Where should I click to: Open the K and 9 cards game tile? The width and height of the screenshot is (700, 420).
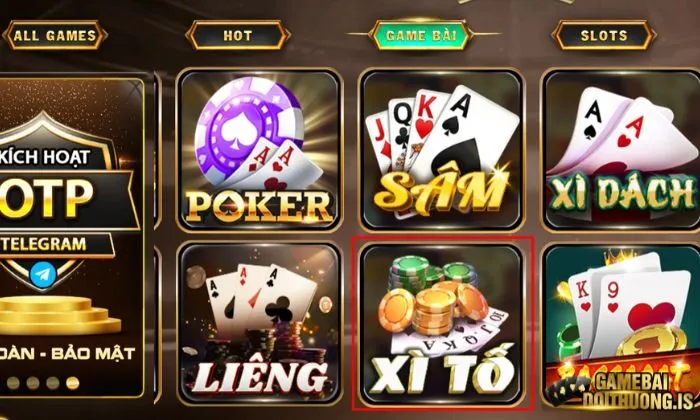pyautogui.click(x=622, y=320)
